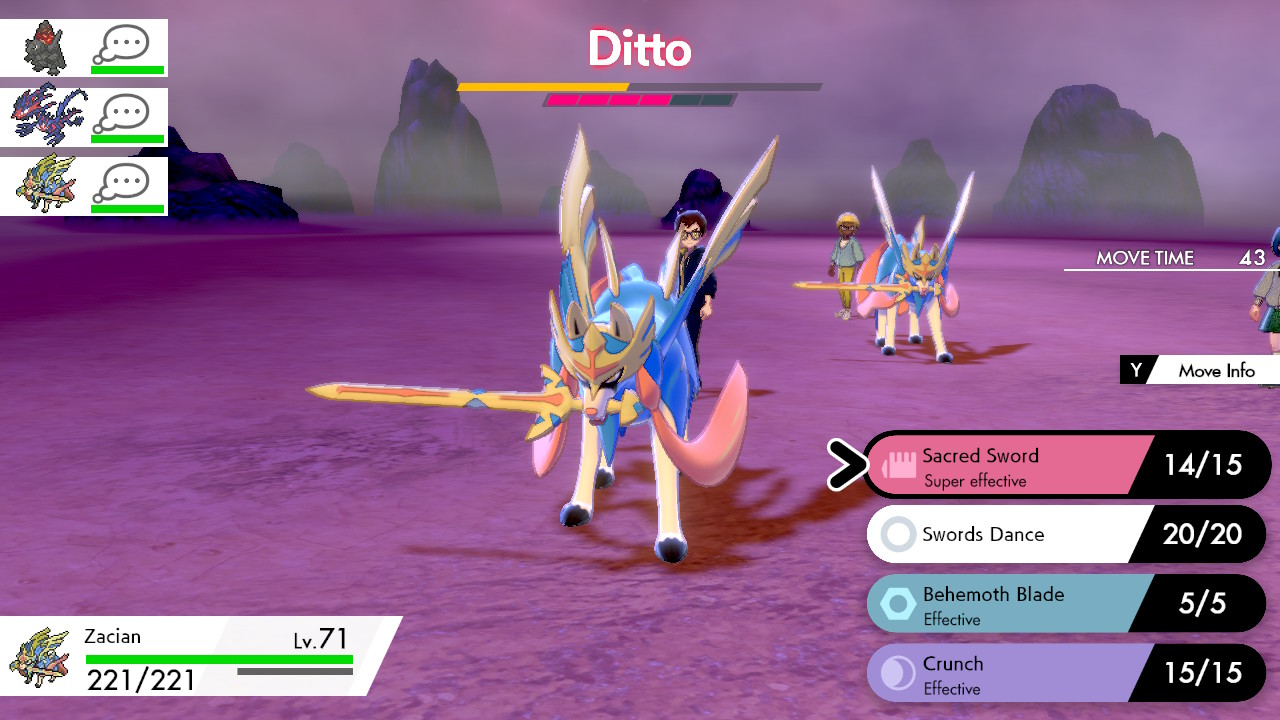Select the Fighting-type icon on Sacred Sword
This screenshot has height=720, width=1280.
click(896, 464)
